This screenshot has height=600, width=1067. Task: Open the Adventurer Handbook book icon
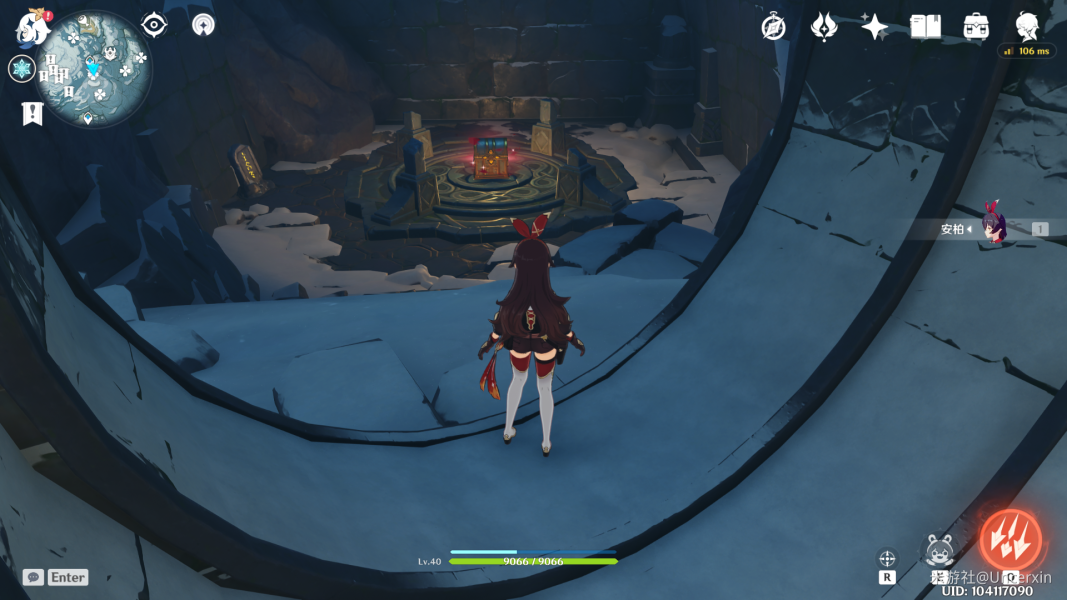[x=925, y=27]
